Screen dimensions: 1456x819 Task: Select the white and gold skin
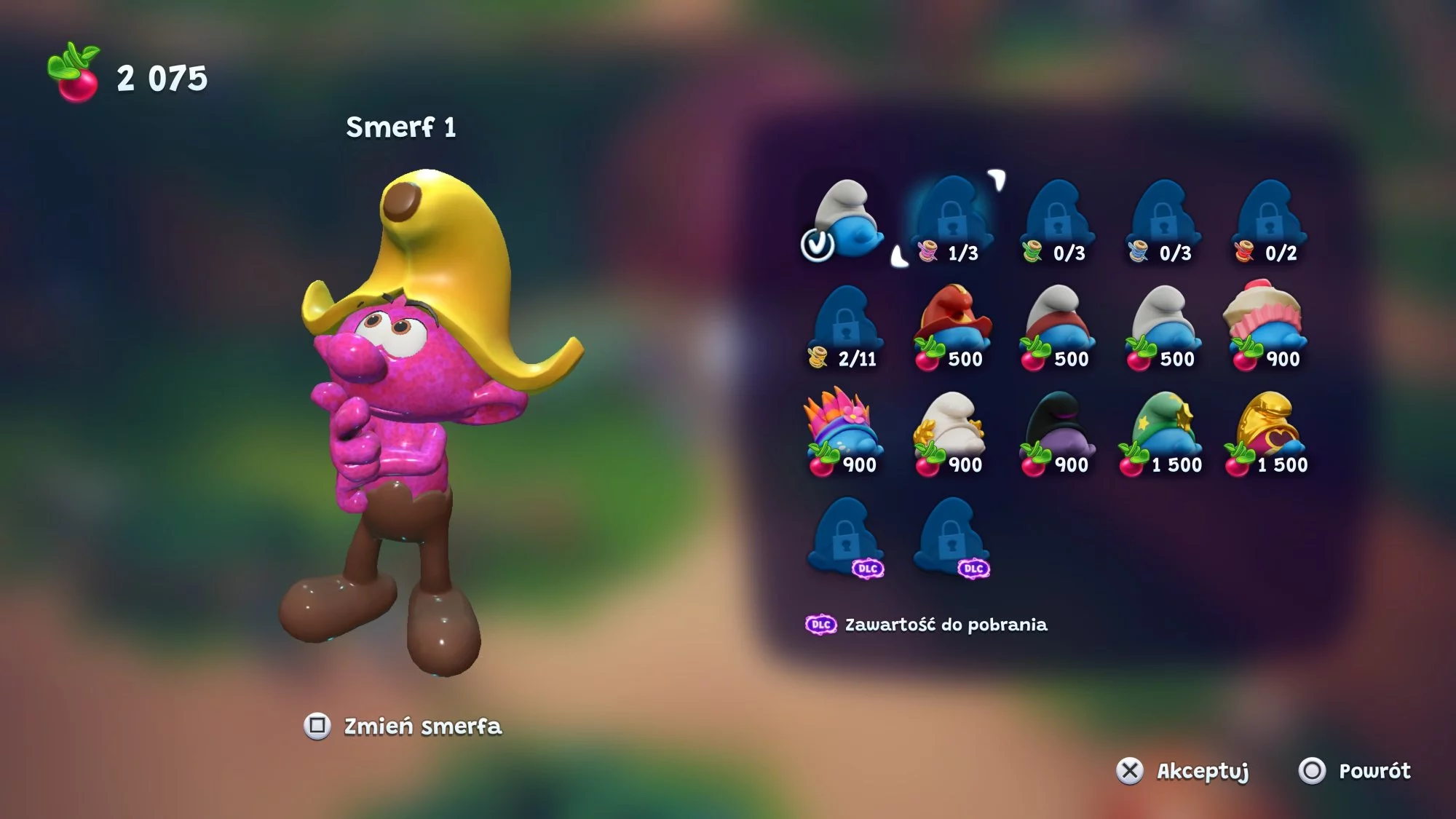[951, 431]
